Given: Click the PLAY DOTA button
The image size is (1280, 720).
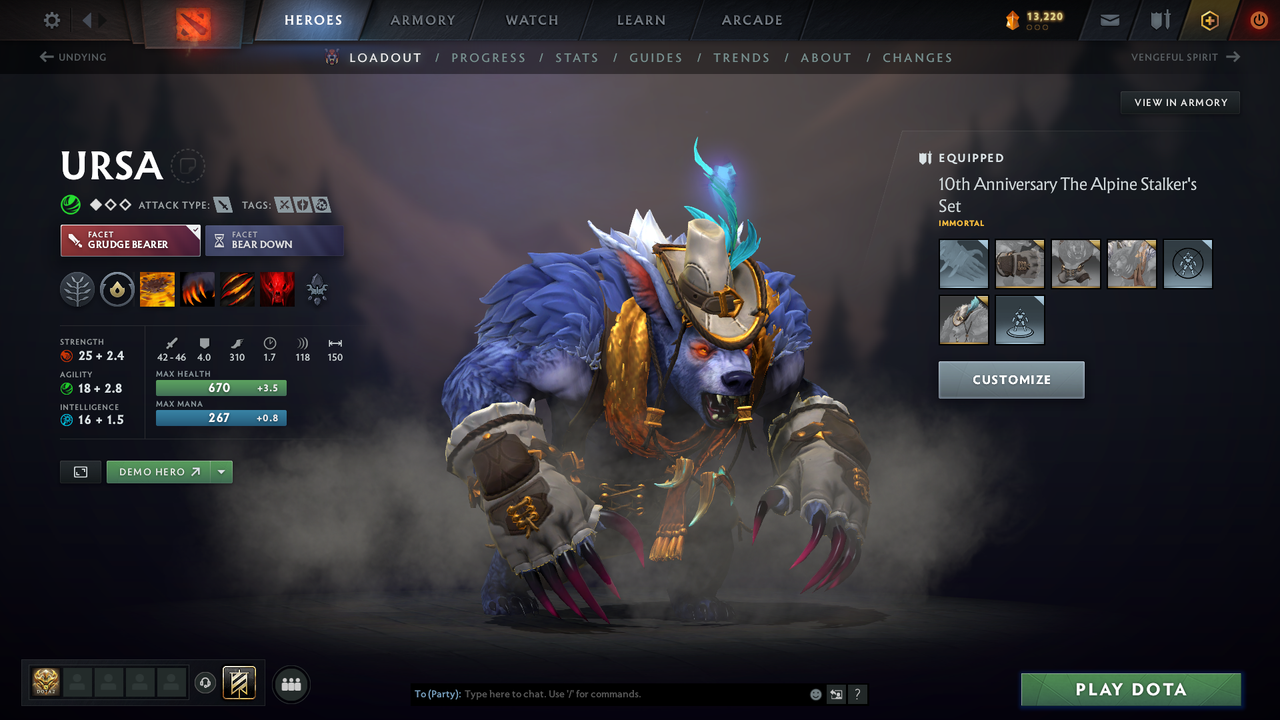Looking at the screenshot, I should (1130, 689).
